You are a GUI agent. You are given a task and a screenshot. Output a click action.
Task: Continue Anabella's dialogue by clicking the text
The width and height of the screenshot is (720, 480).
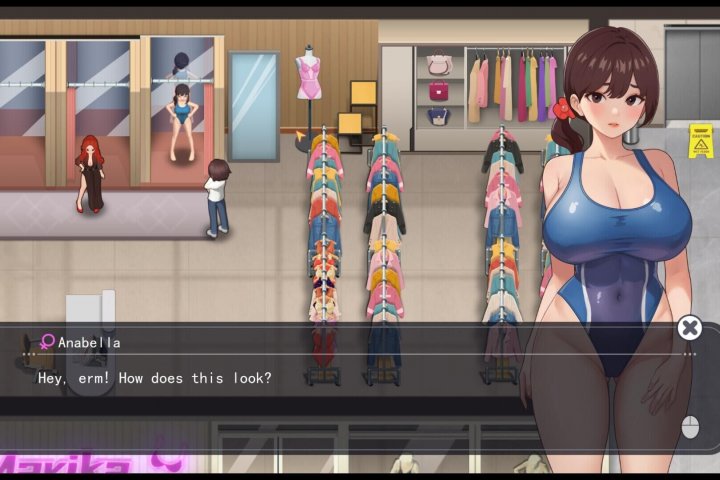pyautogui.click(x=155, y=379)
